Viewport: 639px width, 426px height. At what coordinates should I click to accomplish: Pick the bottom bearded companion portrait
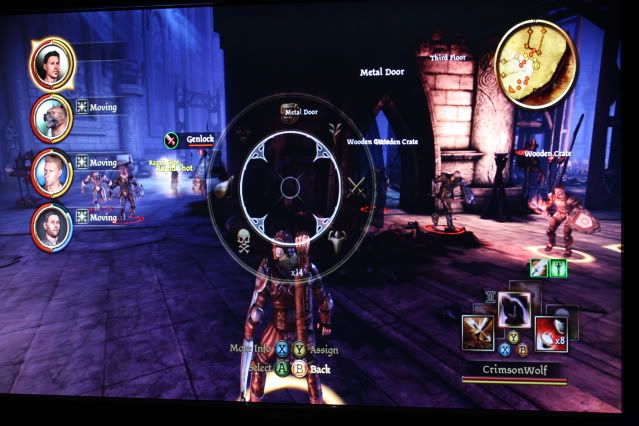click(50, 228)
